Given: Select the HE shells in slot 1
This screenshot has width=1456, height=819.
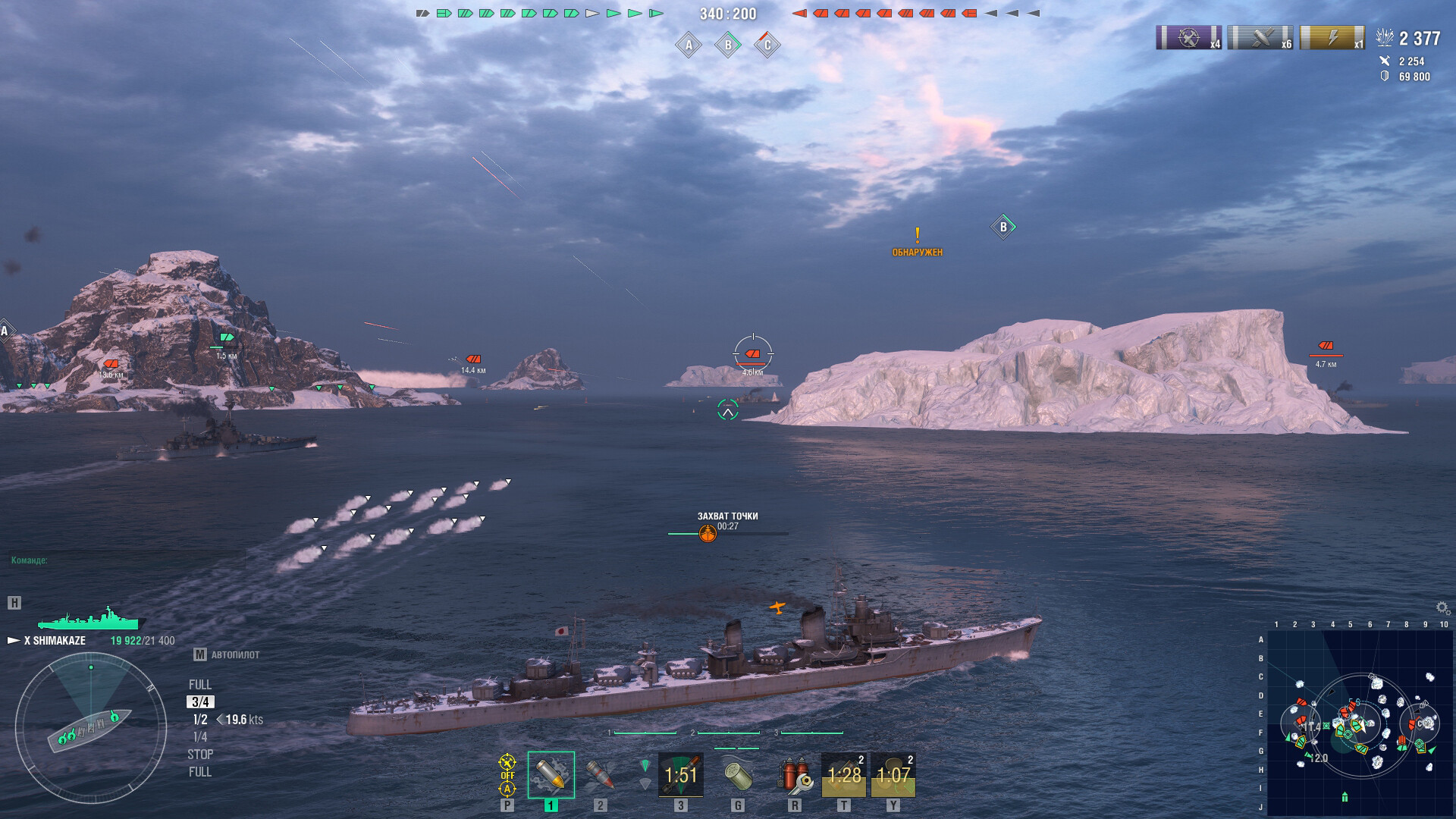Looking at the screenshot, I should click(552, 776).
